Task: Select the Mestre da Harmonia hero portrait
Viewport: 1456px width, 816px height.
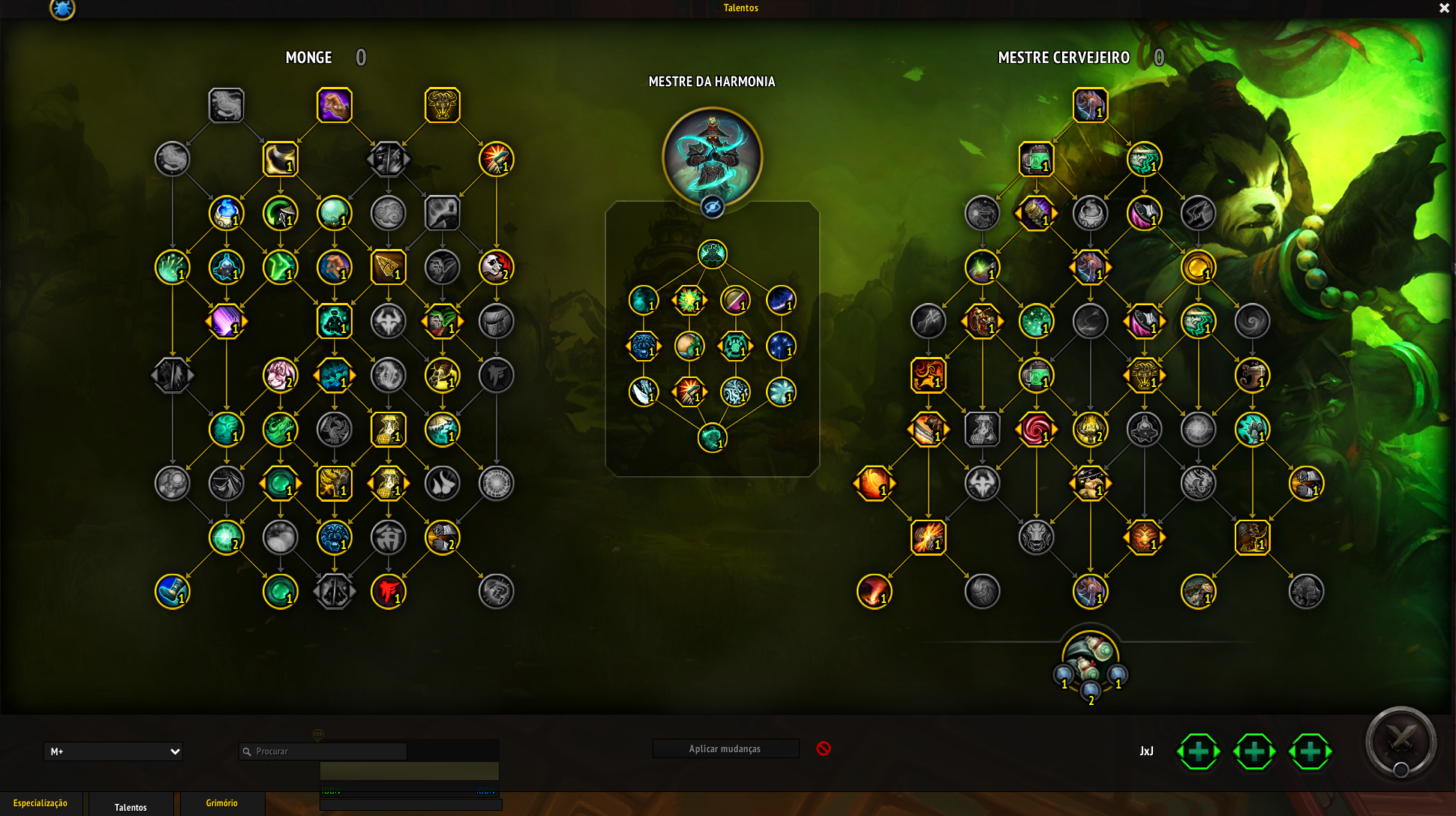Action: [712, 156]
